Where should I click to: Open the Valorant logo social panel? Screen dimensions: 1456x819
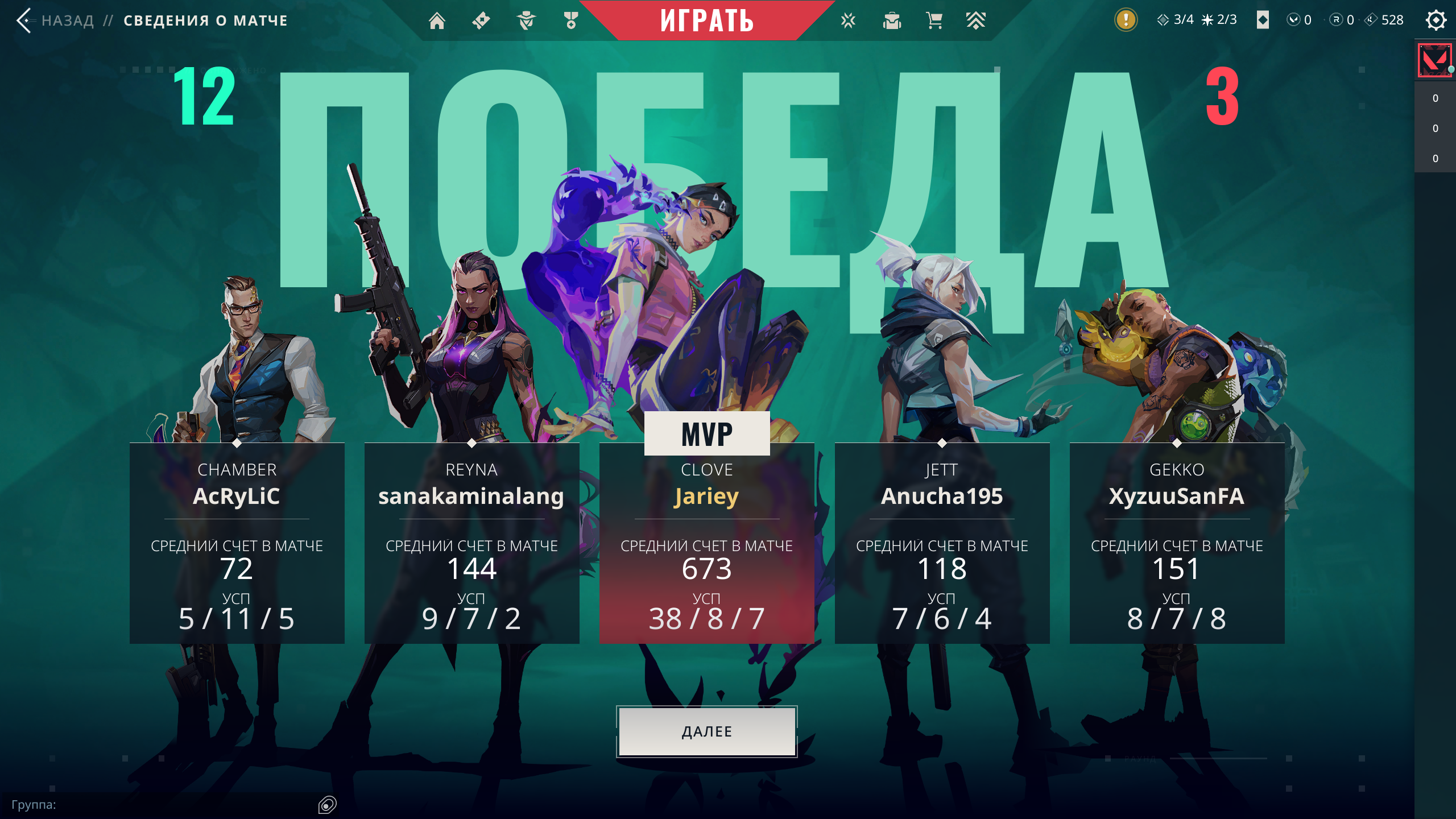click(1434, 60)
